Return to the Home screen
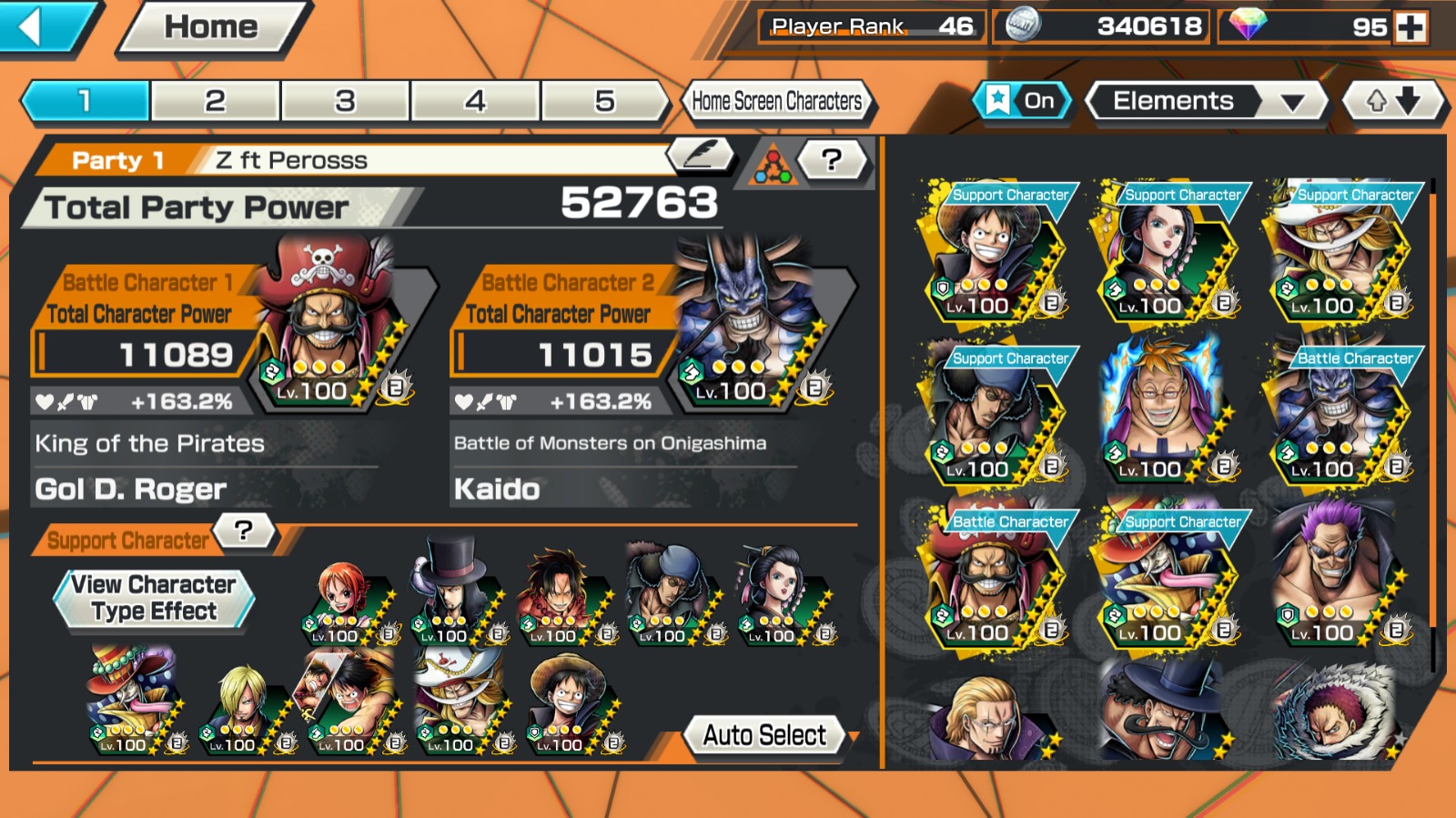 pos(211,27)
